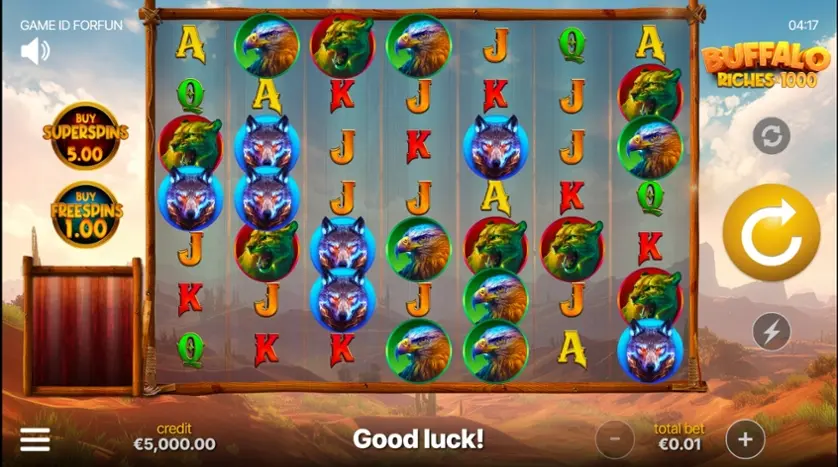Image resolution: width=838 pixels, height=467 pixels.
Task: Open the hamburger menu
Action: coord(35,440)
